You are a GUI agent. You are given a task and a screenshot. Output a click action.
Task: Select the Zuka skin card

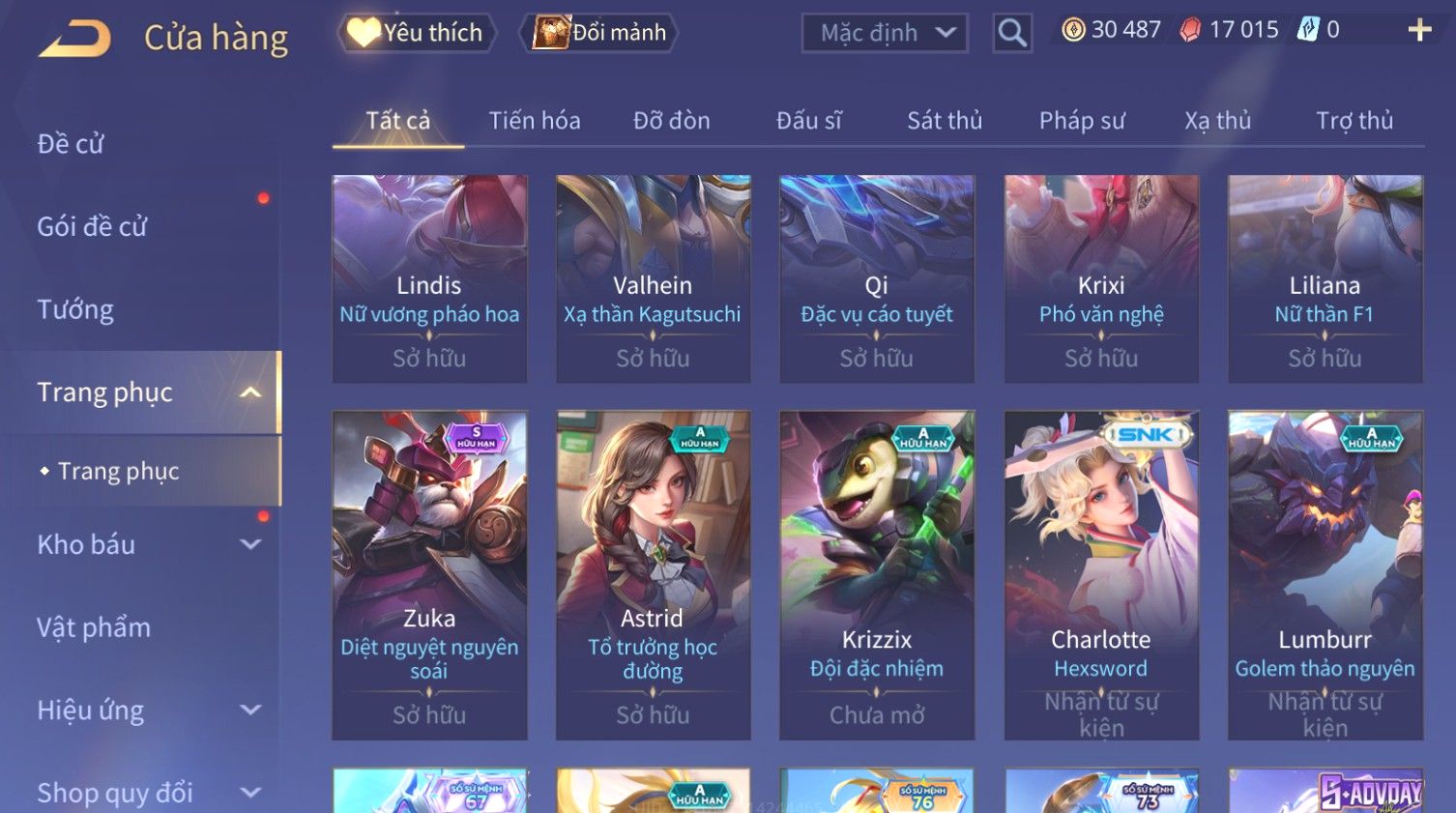coord(429,574)
